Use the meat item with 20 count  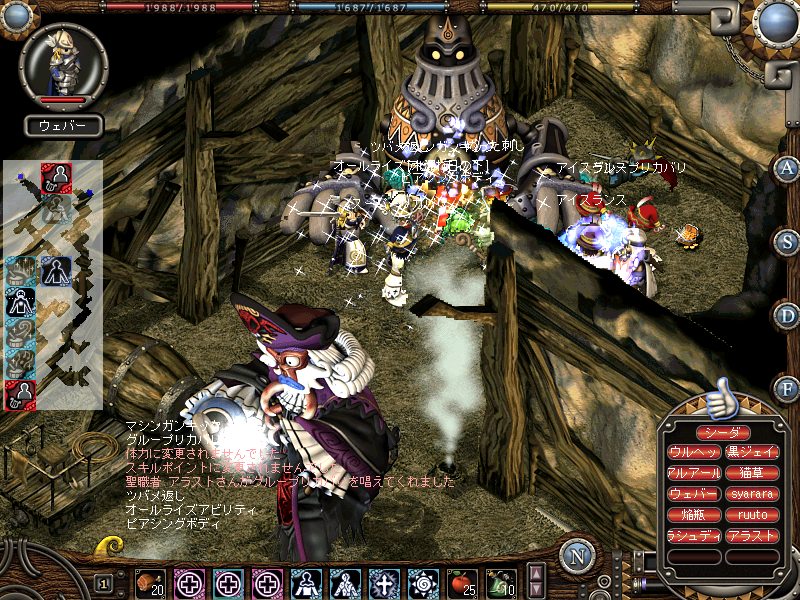coord(149,582)
